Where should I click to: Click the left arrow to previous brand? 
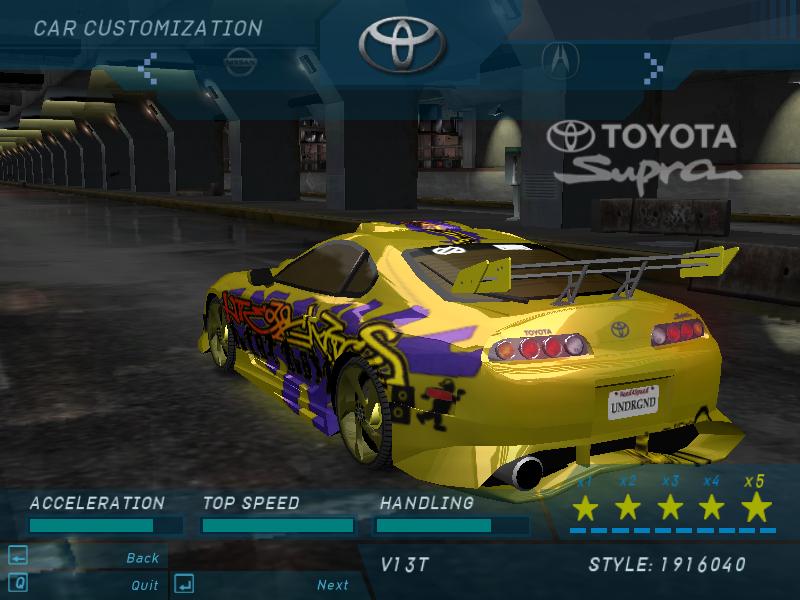pos(149,68)
